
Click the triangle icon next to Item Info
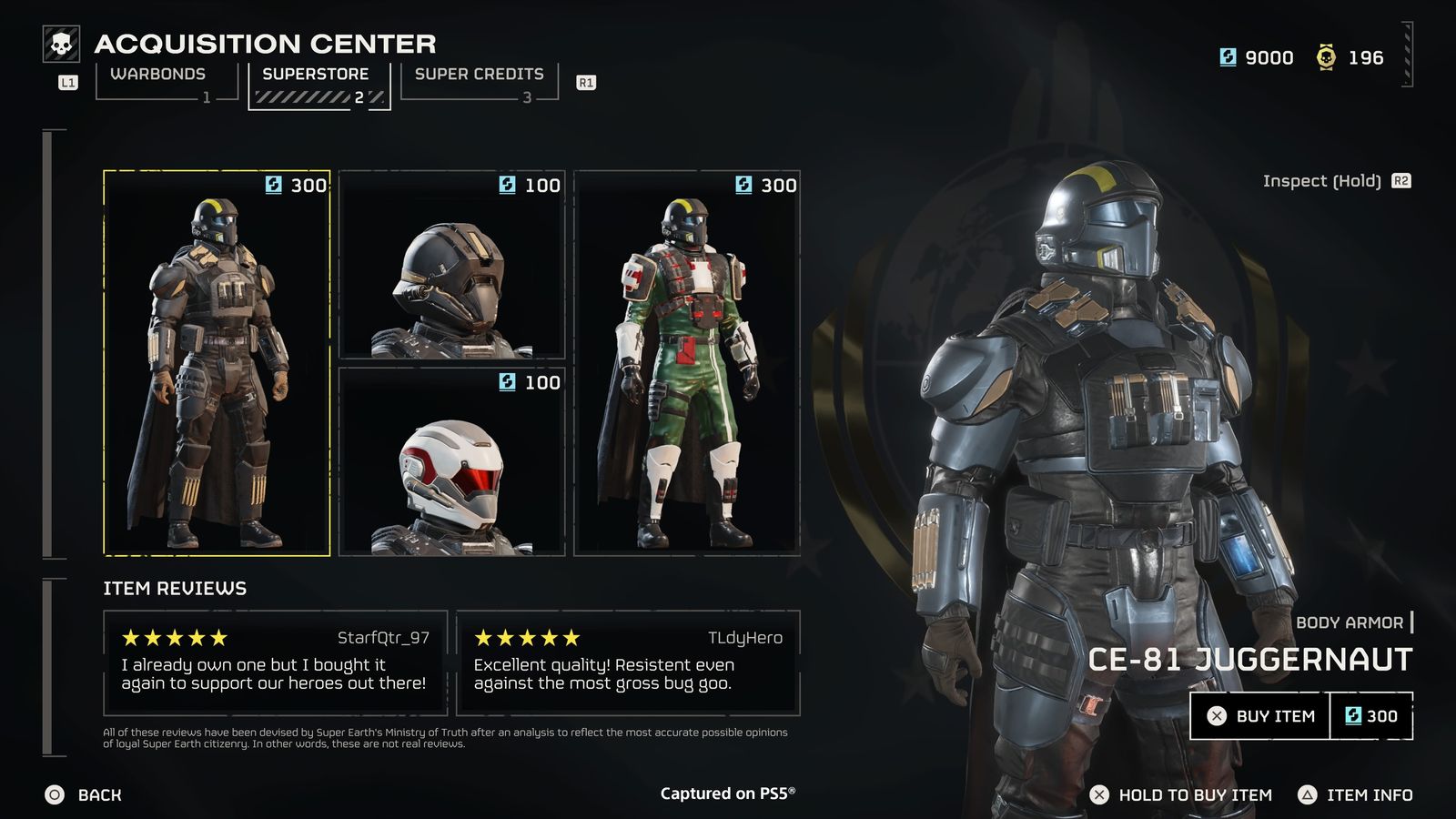click(x=1307, y=794)
